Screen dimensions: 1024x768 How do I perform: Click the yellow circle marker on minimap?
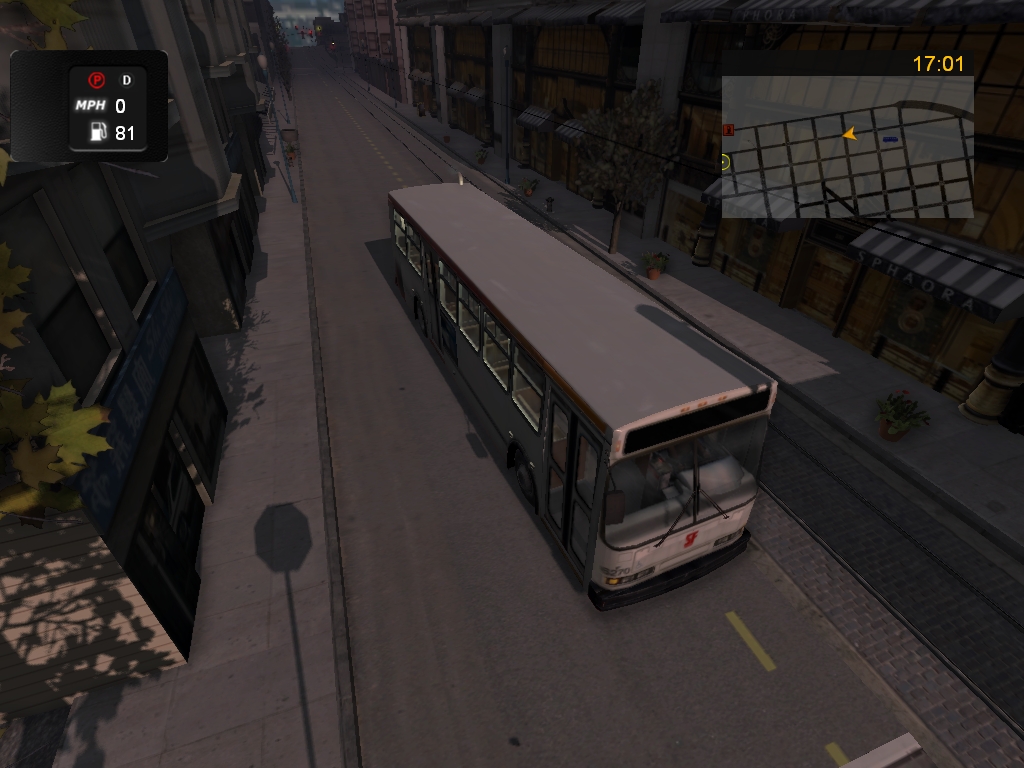tap(725, 161)
